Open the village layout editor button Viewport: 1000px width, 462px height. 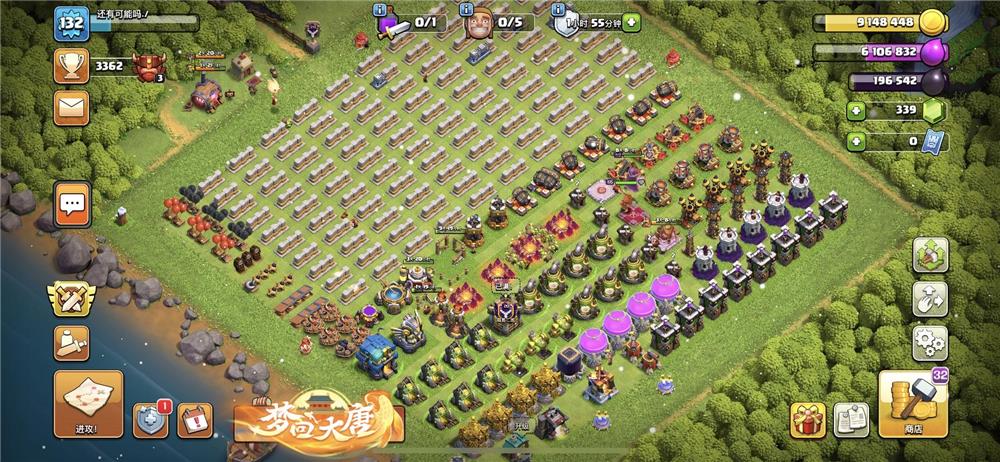pyautogui.click(x=929, y=254)
